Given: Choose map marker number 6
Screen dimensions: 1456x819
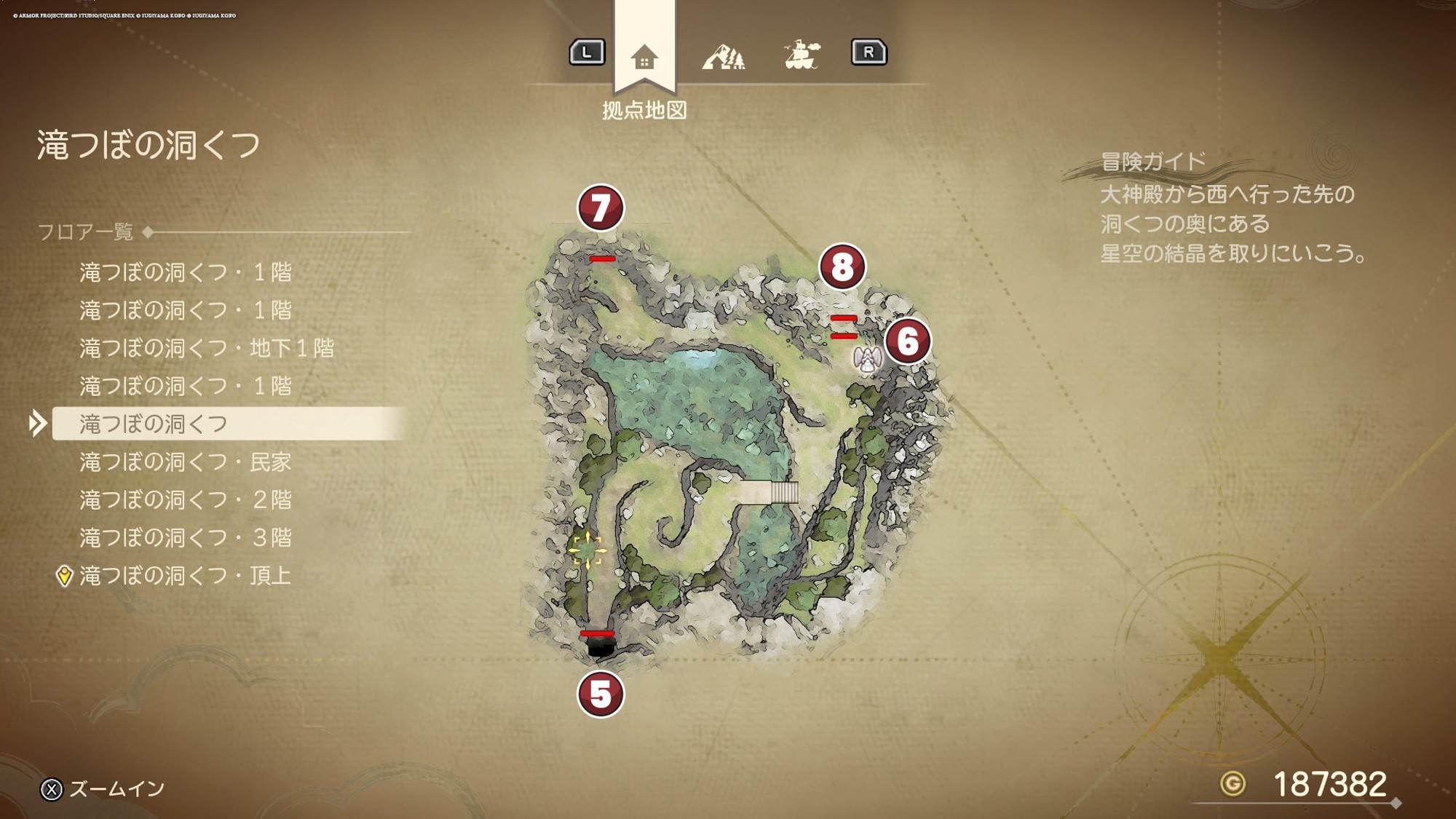Looking at the screenshot, I should pos(908,341).
